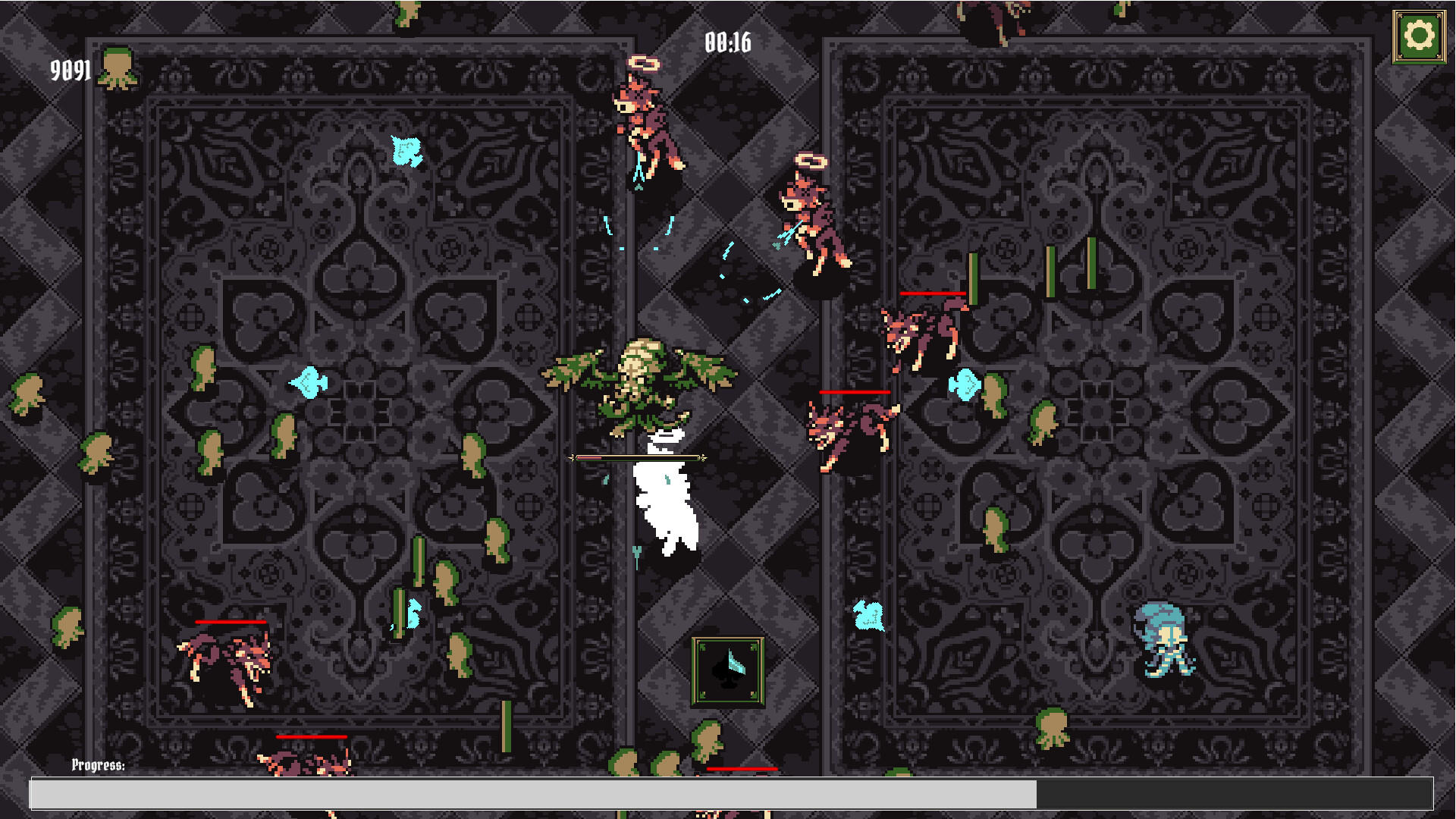Click the cyan gem next to the hellhound
Image resolution: width=1456 pixels, height=819 pixels.
coord(965,386)
